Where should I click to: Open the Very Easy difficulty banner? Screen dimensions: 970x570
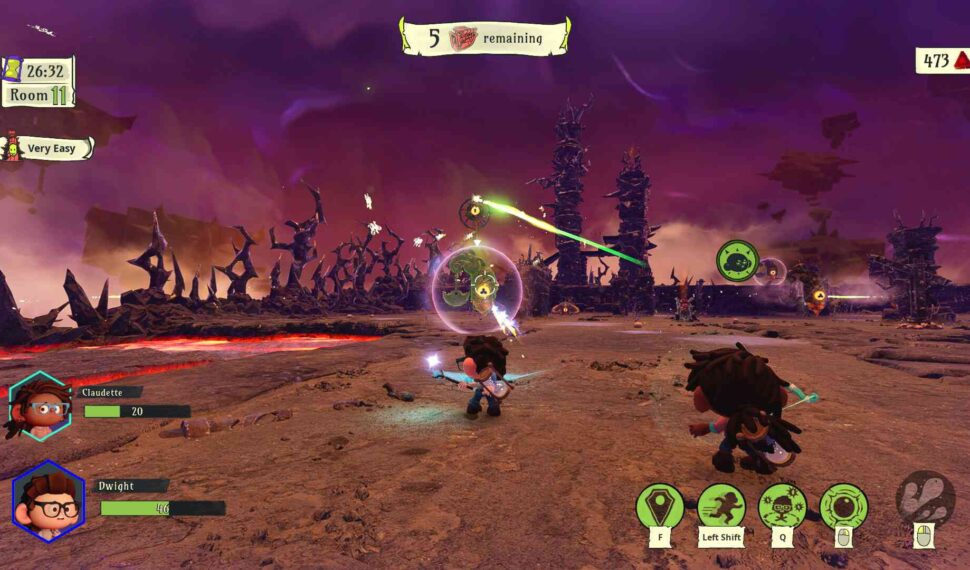click(50, 149)
